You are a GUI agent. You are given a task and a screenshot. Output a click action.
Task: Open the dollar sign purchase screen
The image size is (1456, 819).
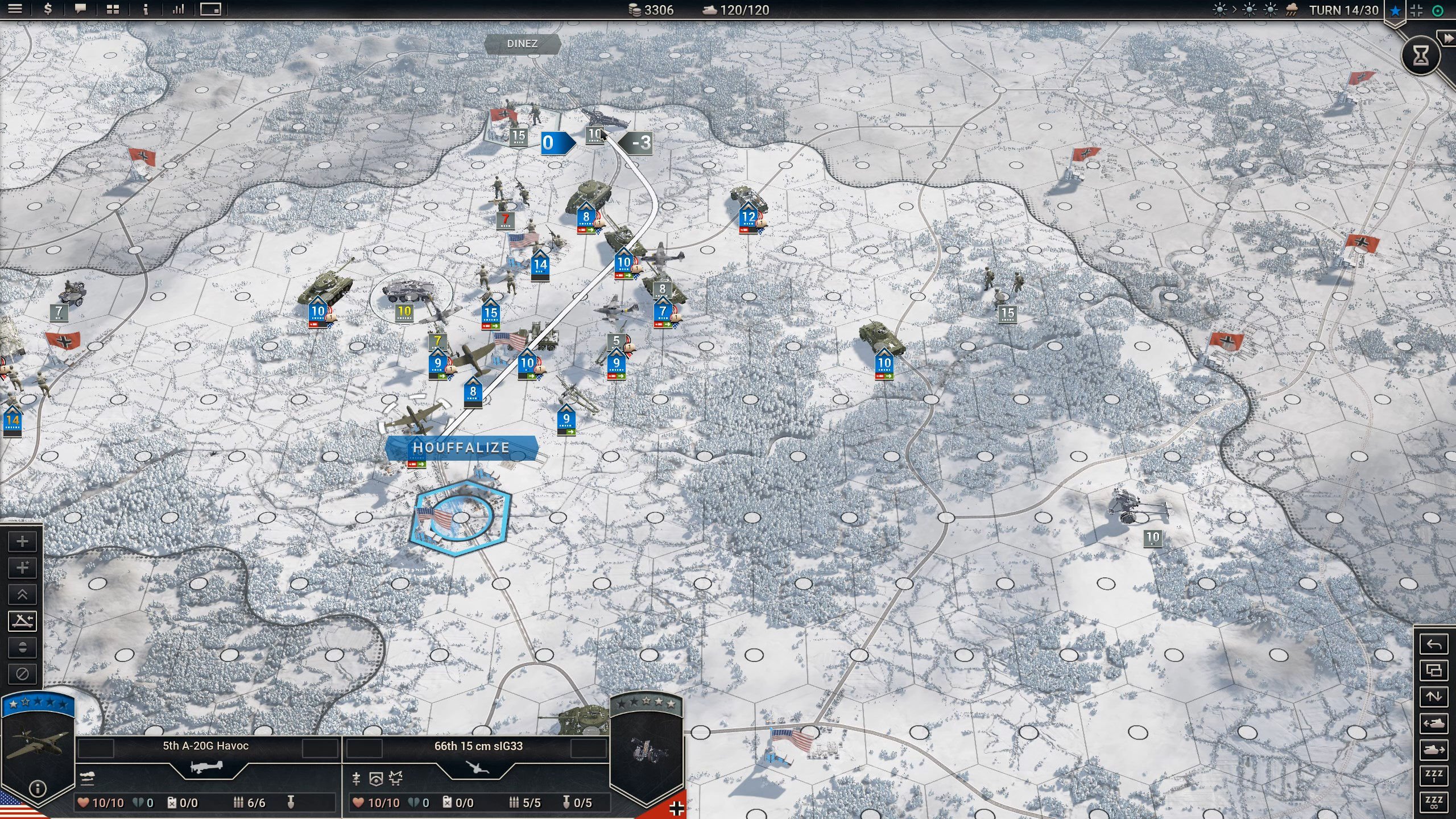tap(48, 9)
